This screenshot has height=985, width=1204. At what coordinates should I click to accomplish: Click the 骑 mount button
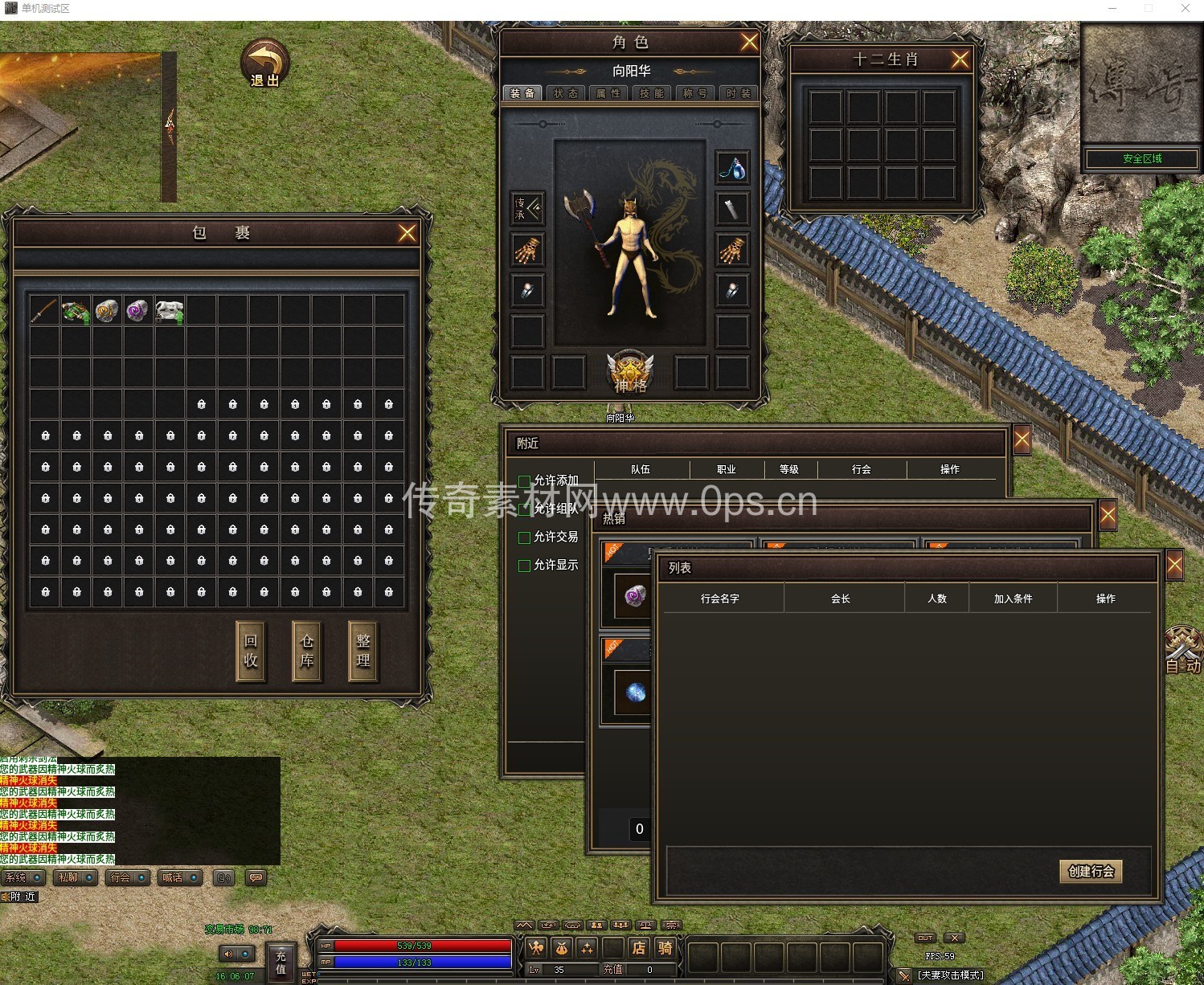665,948
